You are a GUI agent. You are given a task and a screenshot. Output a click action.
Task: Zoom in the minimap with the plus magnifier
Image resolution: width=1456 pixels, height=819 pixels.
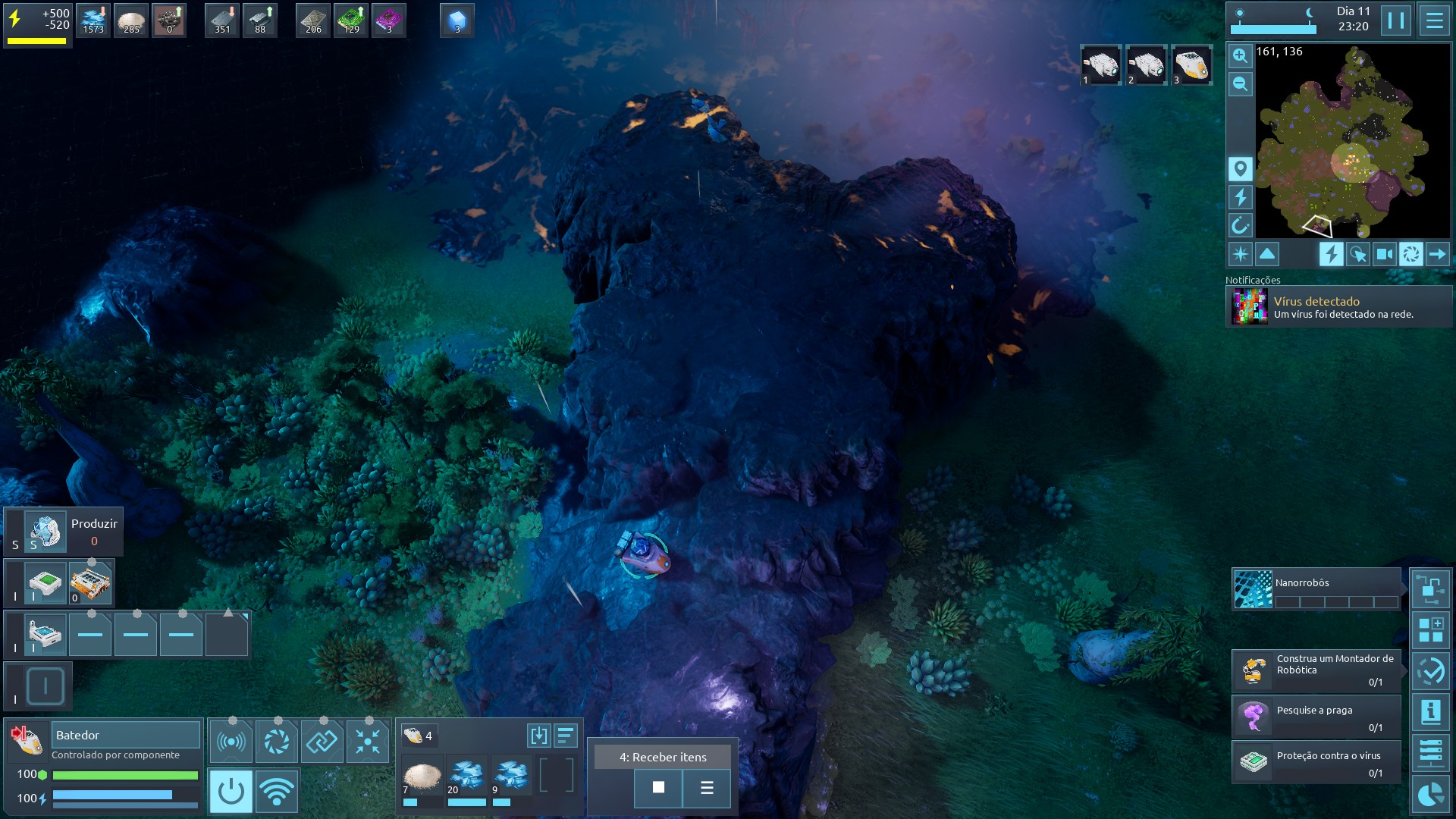1240,55
